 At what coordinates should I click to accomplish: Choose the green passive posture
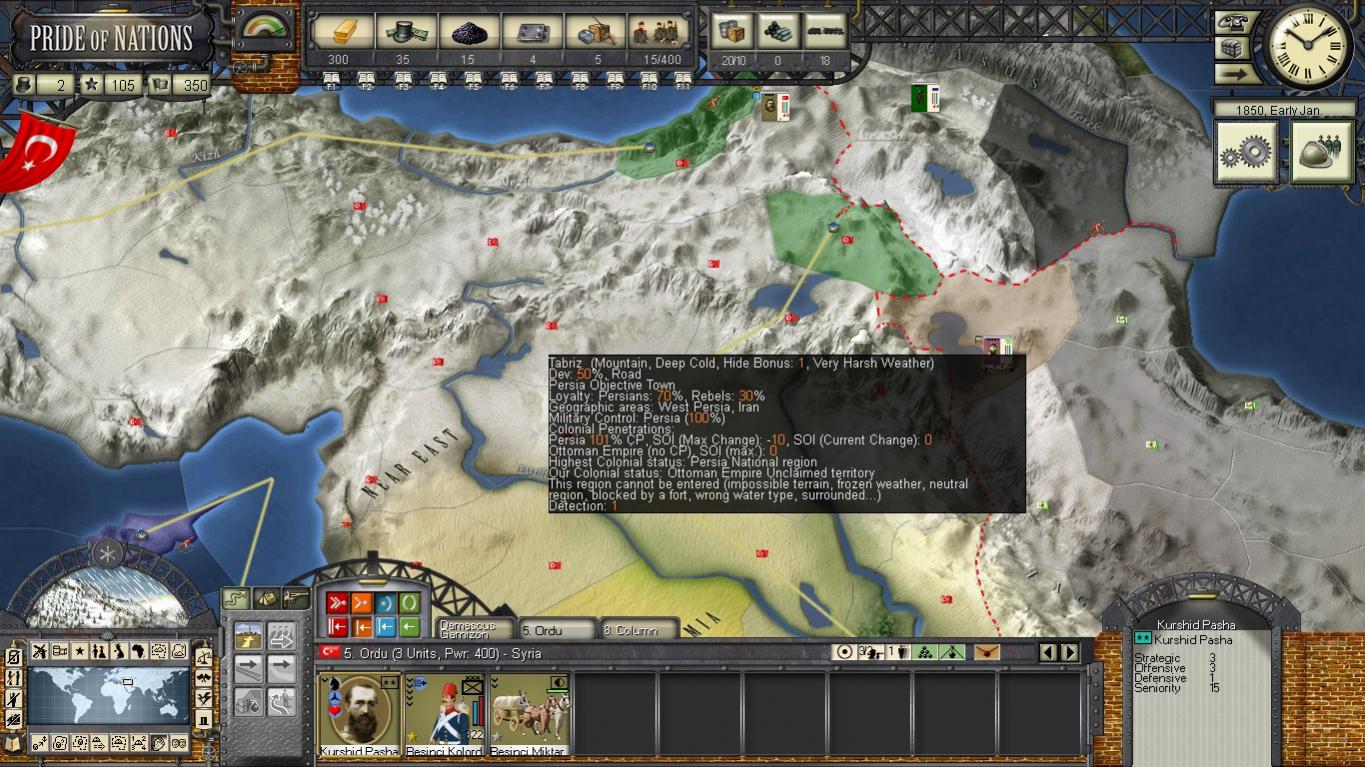[410, 603]
